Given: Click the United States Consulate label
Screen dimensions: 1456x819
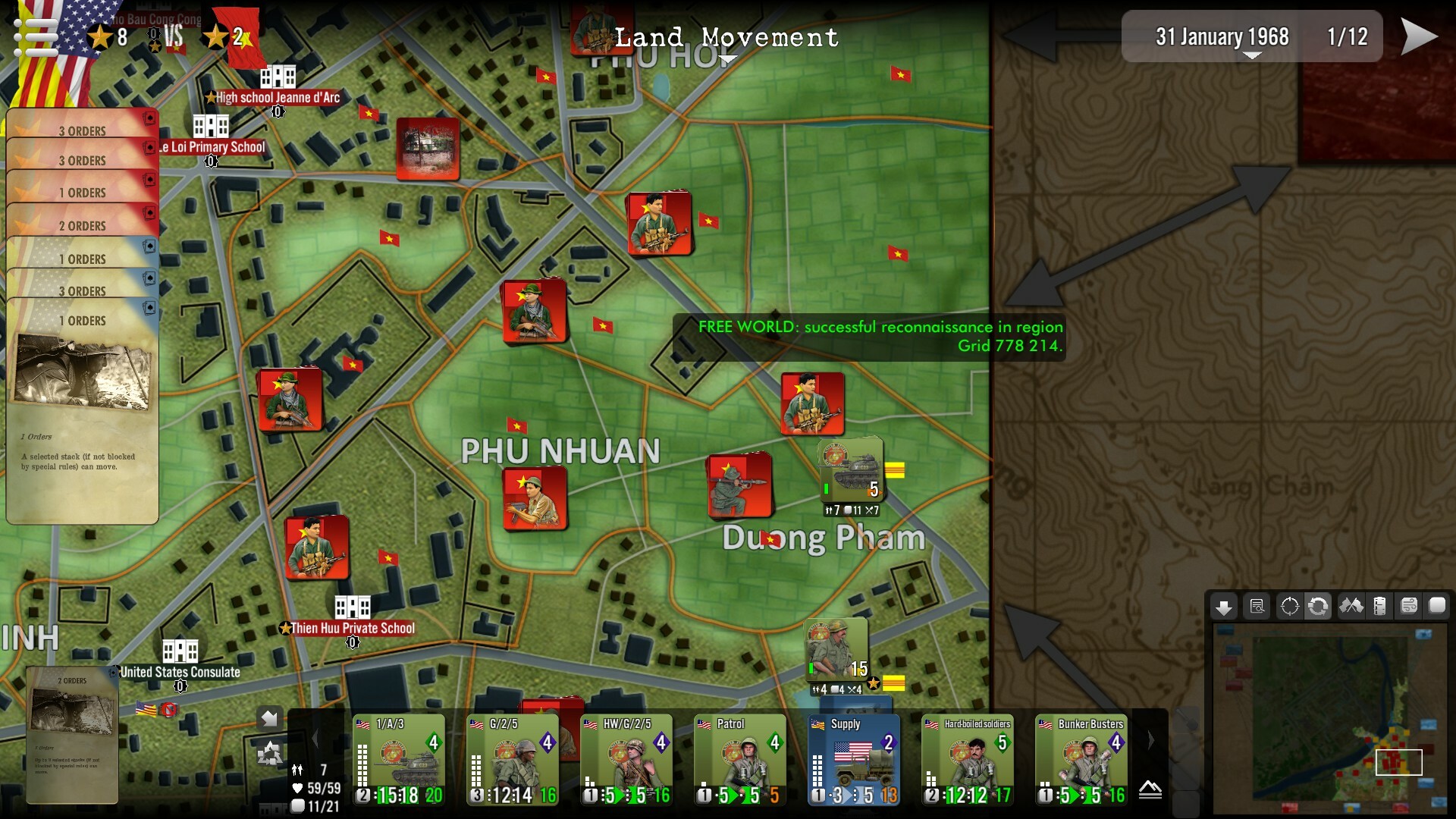Looking at the screenshot, I should point(180,671).
